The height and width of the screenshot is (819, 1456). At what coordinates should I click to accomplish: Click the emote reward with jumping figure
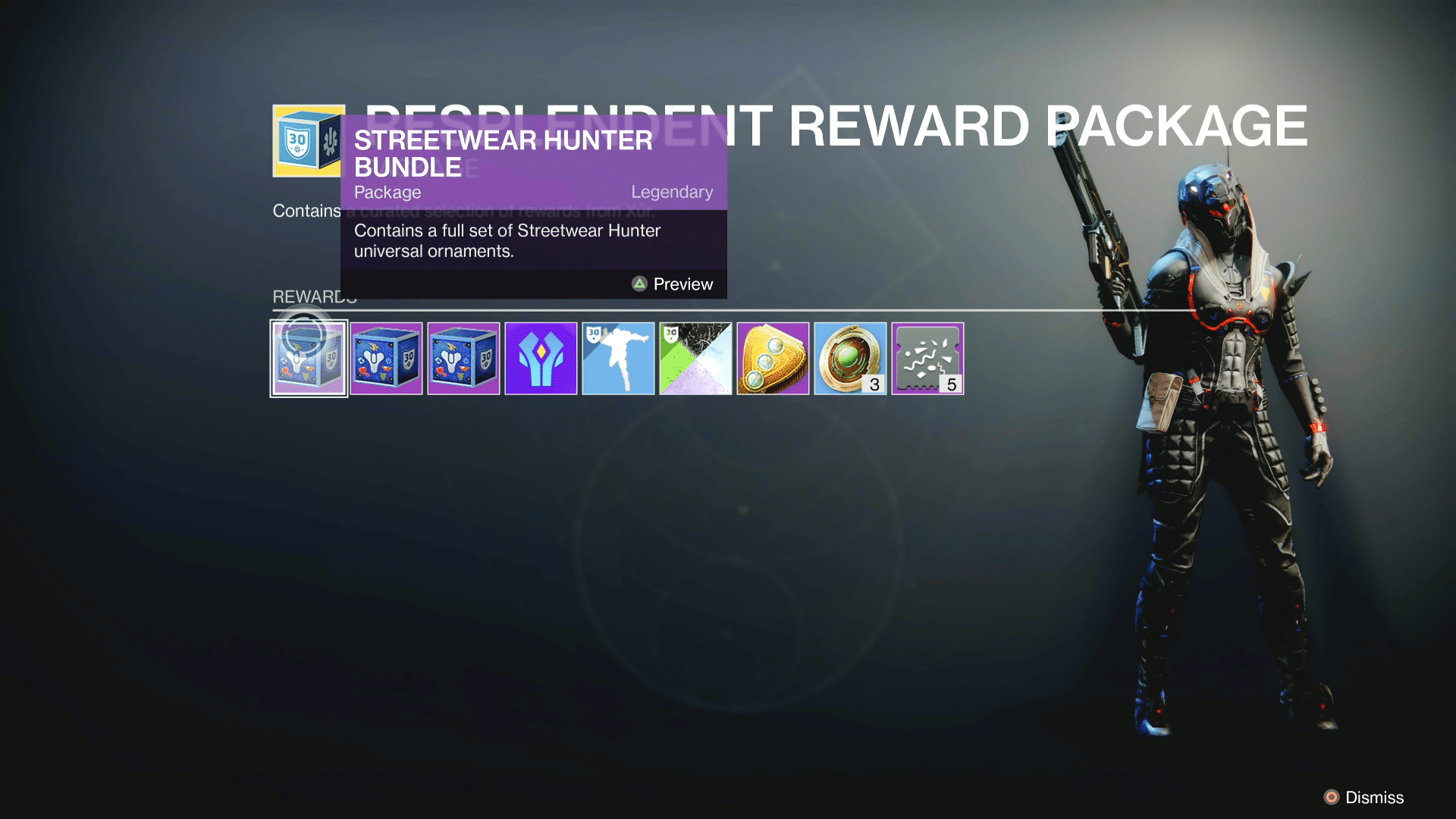(618, 357)
